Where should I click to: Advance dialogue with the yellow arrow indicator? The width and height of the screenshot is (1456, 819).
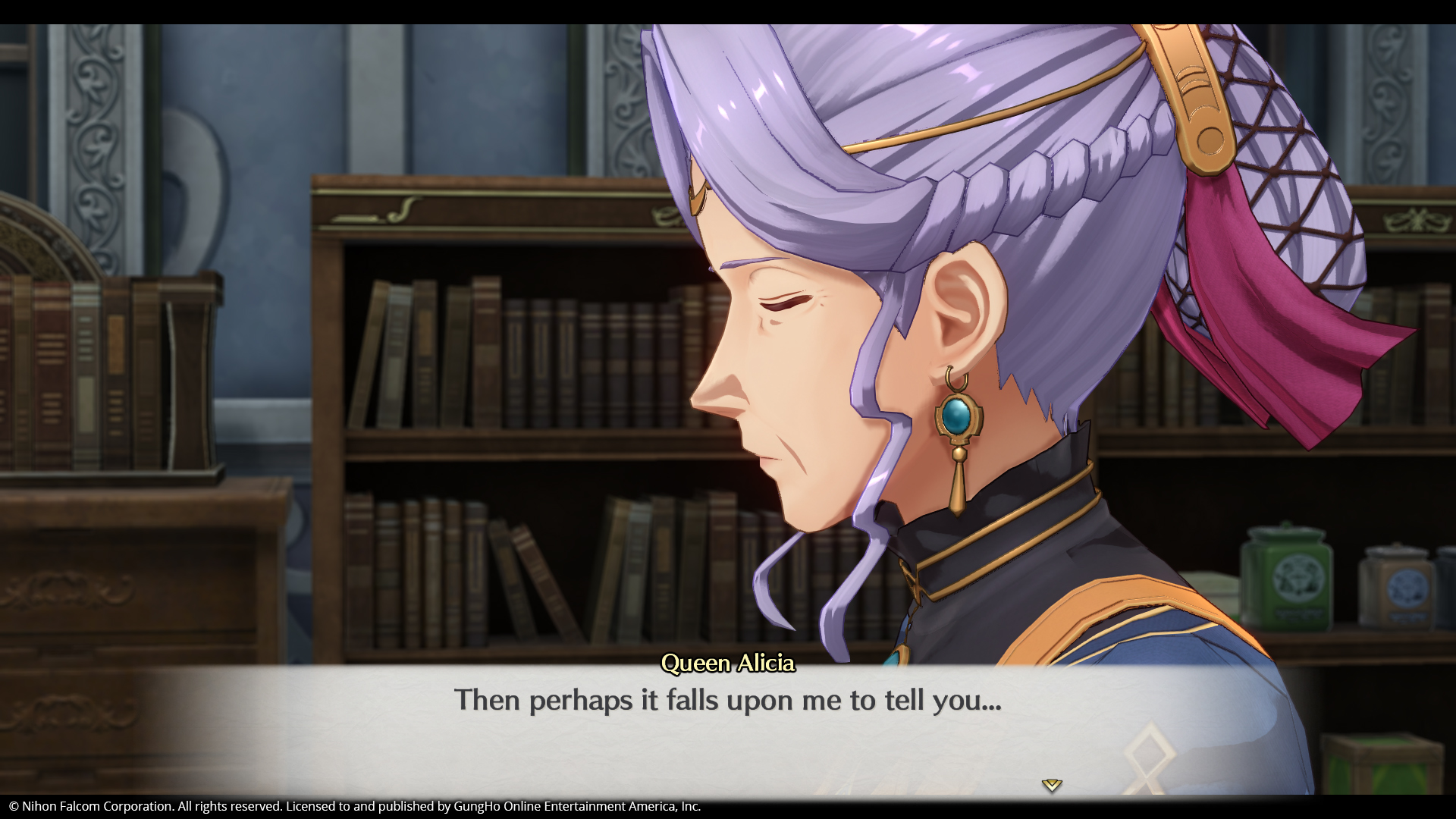[1051, 785]
